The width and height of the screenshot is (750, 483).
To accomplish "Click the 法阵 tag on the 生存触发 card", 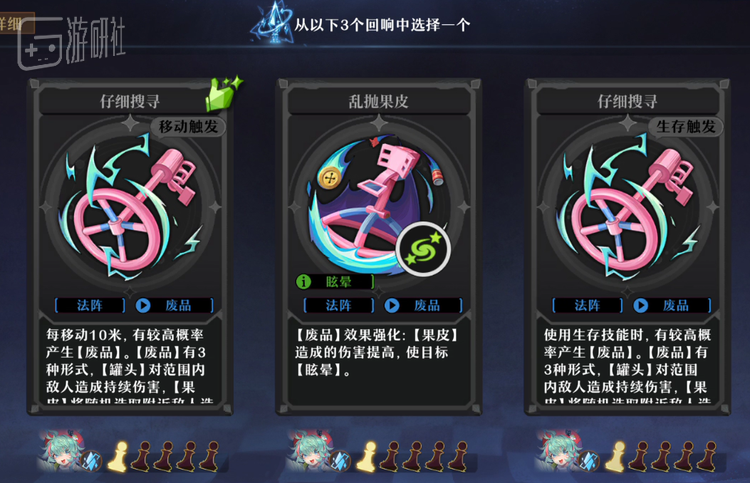I will coord(586,305).
